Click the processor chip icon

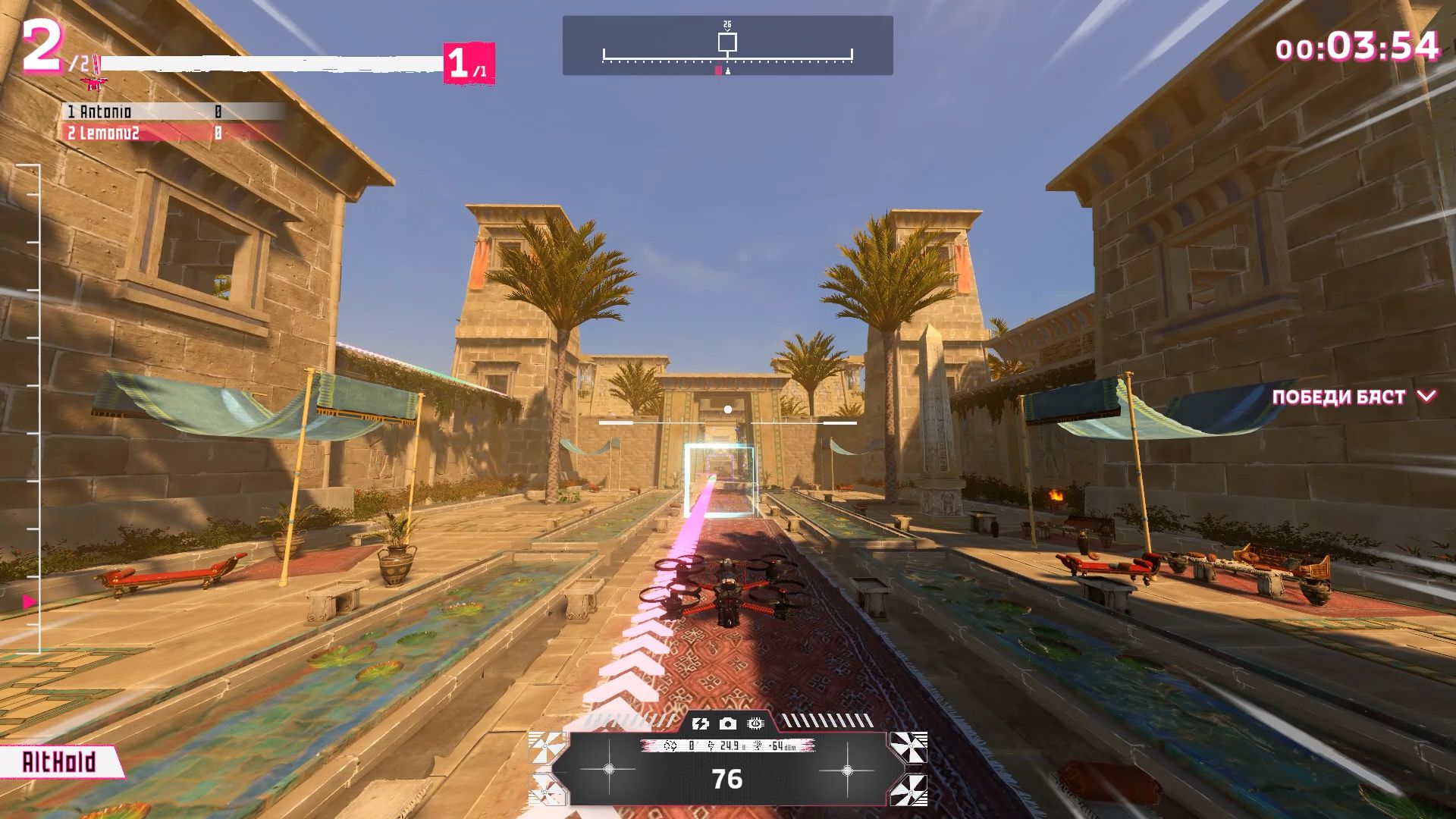coord(755,723)
